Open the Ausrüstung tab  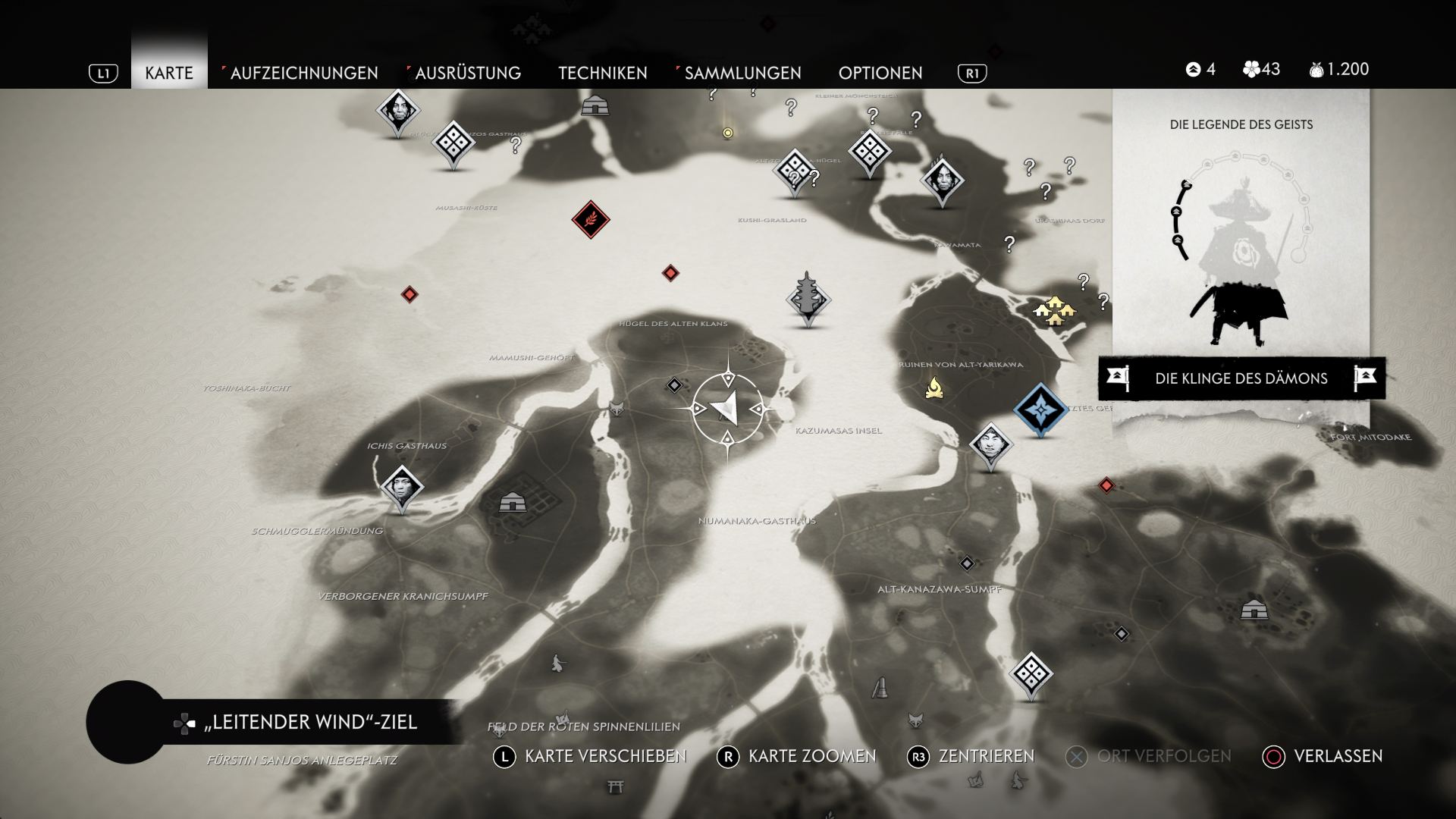(x=467, y=73)
